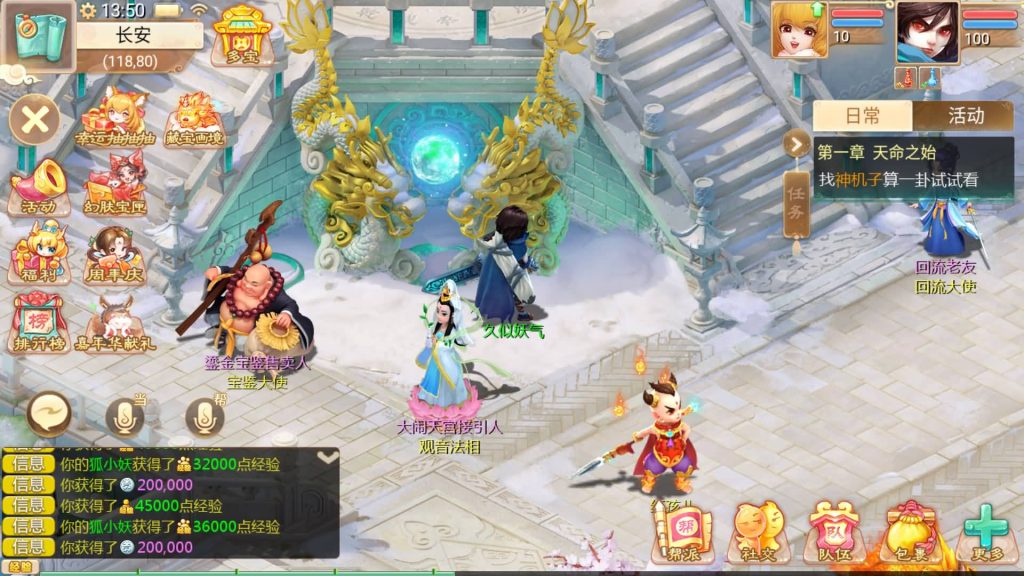The width and height of the screenshot is (1024, 576).
Task: Open the 社交 social menu
Action: [x=757, y=533]
